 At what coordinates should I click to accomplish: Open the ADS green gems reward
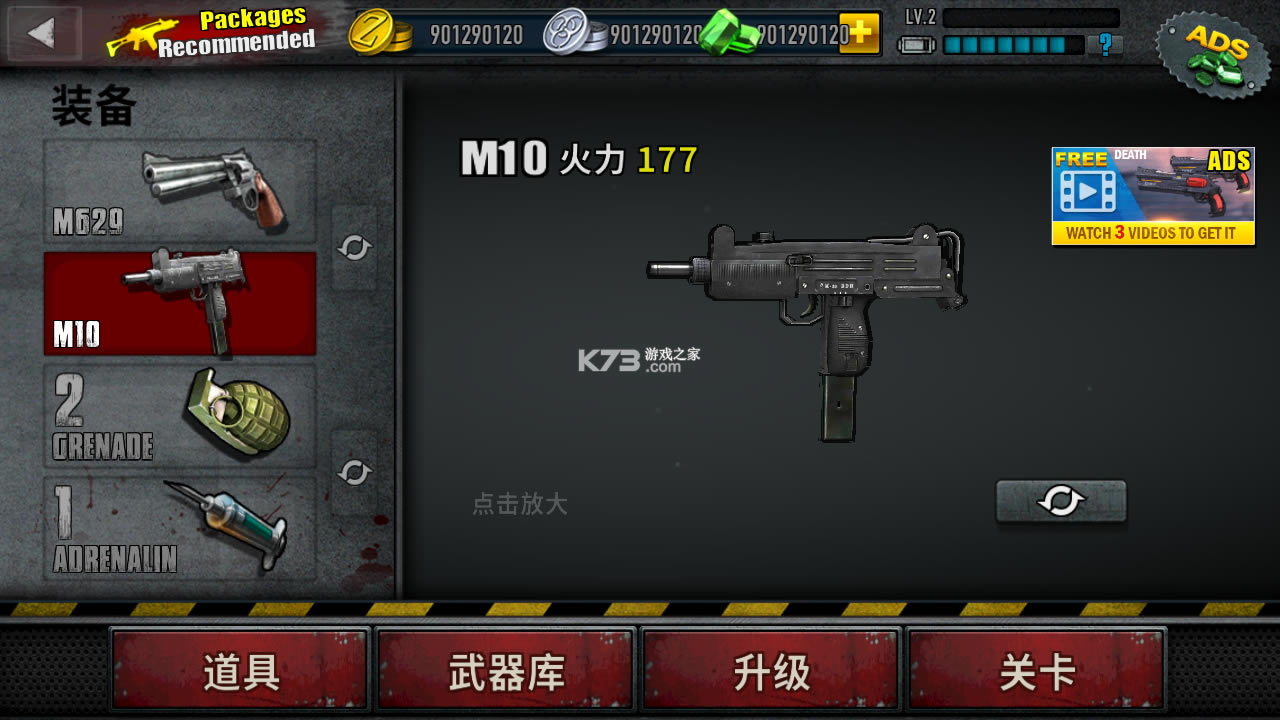click(1213, 52)
